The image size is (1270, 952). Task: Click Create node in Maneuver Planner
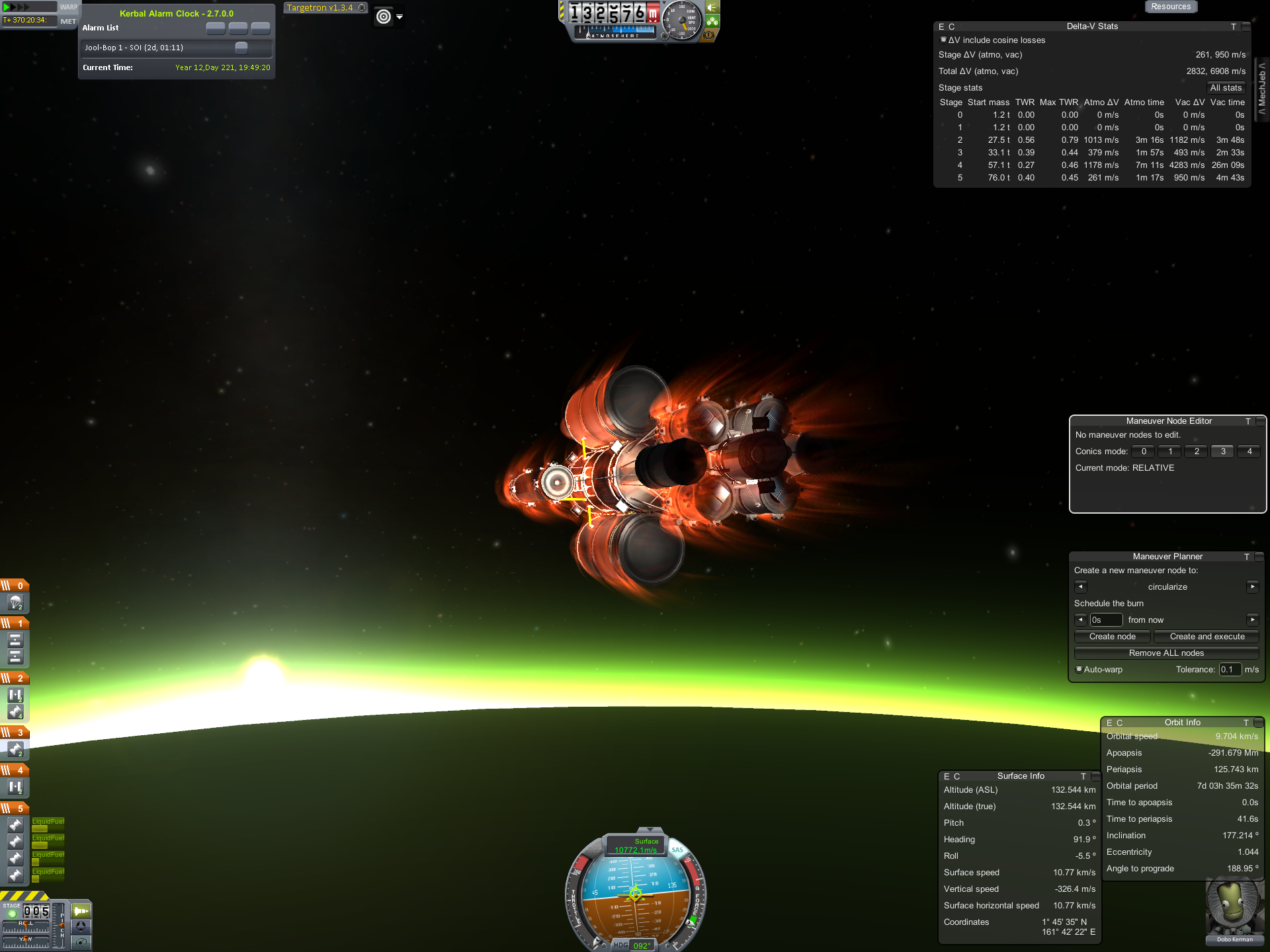[1112, 637]
